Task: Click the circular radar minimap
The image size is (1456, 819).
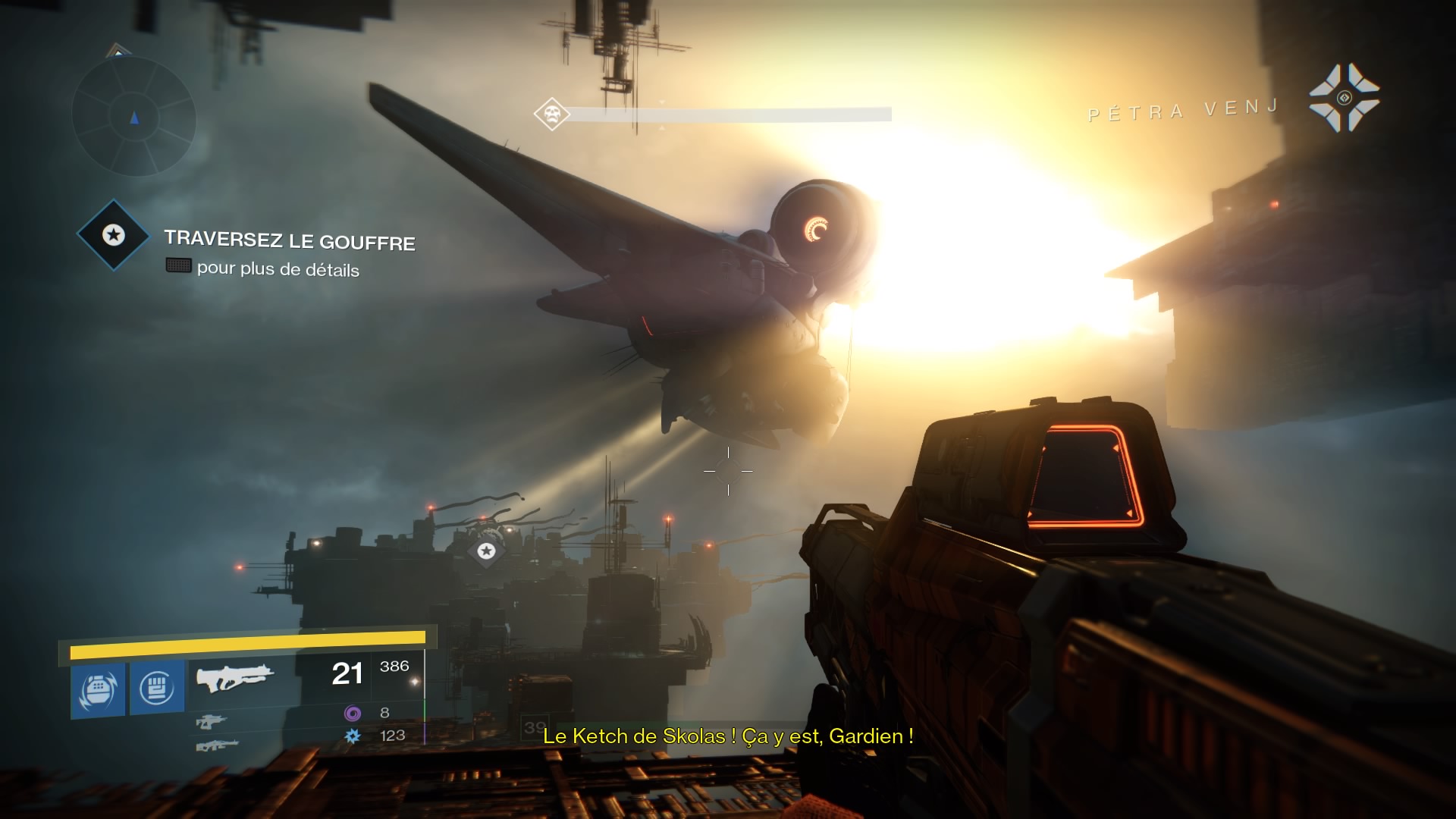Action: tap(134, 117)
